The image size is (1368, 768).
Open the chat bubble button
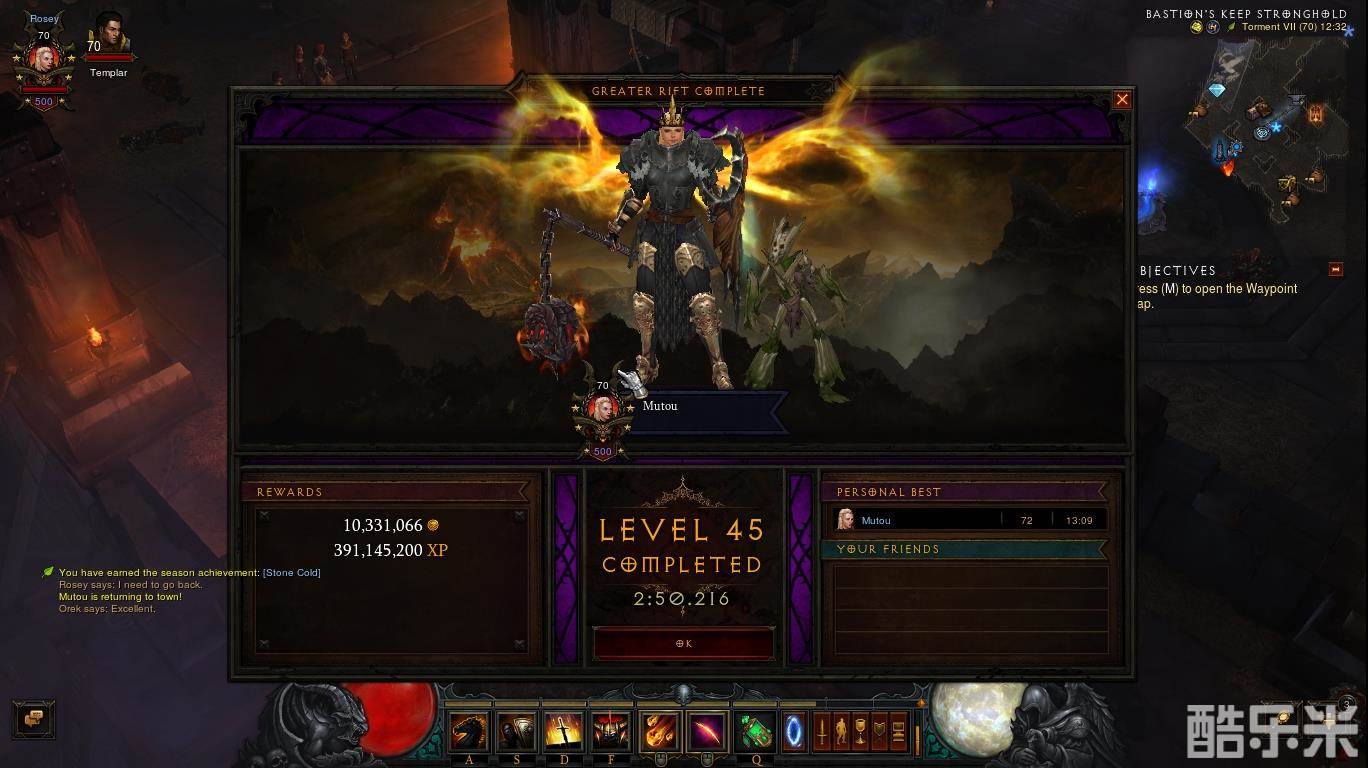point(34,718)
